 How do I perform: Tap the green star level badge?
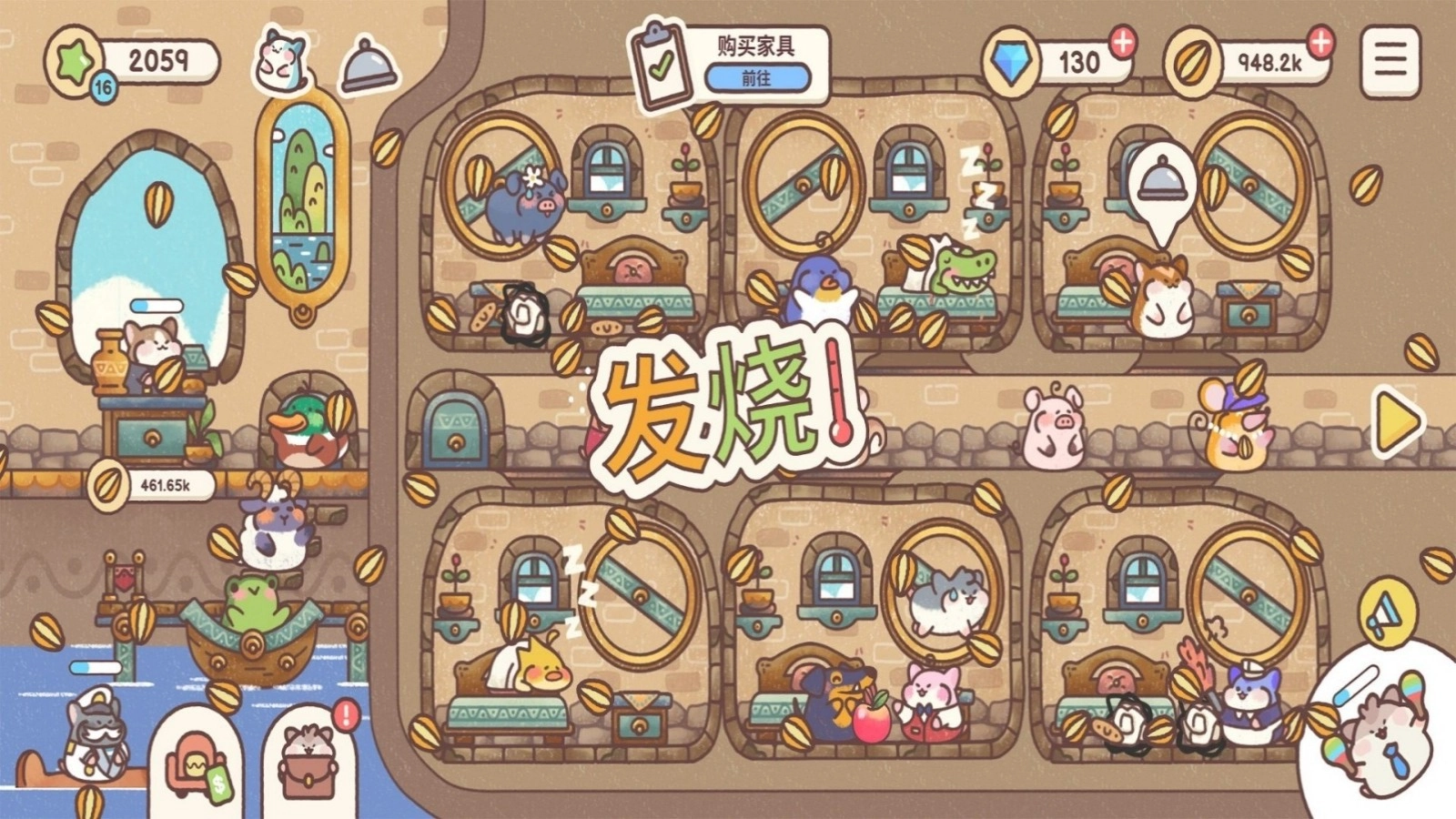click(71, 60)
